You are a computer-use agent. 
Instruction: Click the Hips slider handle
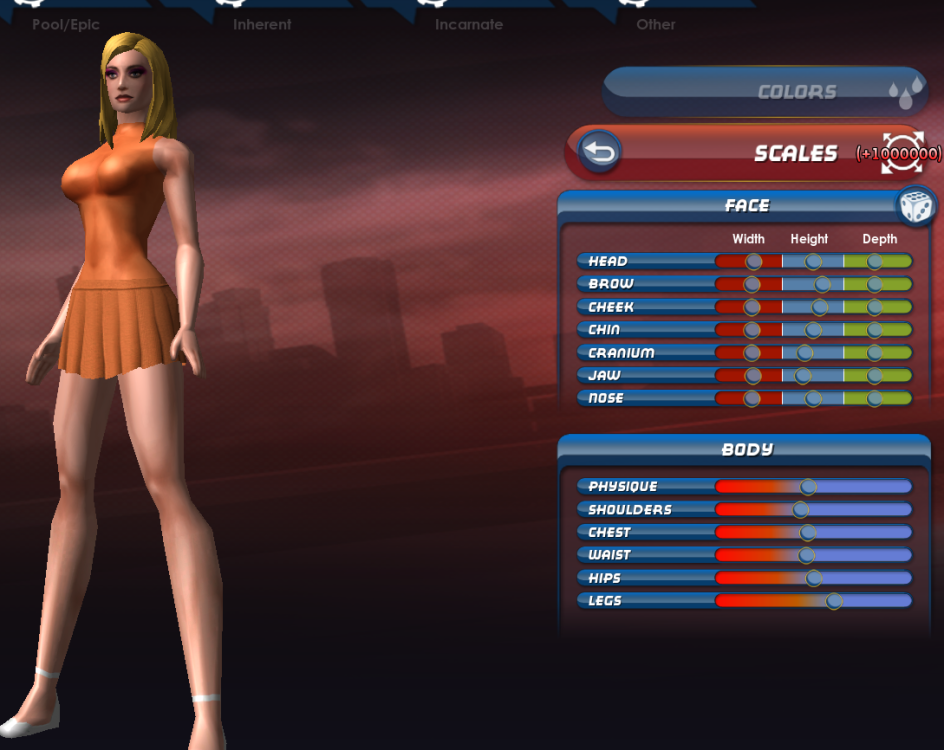[814, 578]
